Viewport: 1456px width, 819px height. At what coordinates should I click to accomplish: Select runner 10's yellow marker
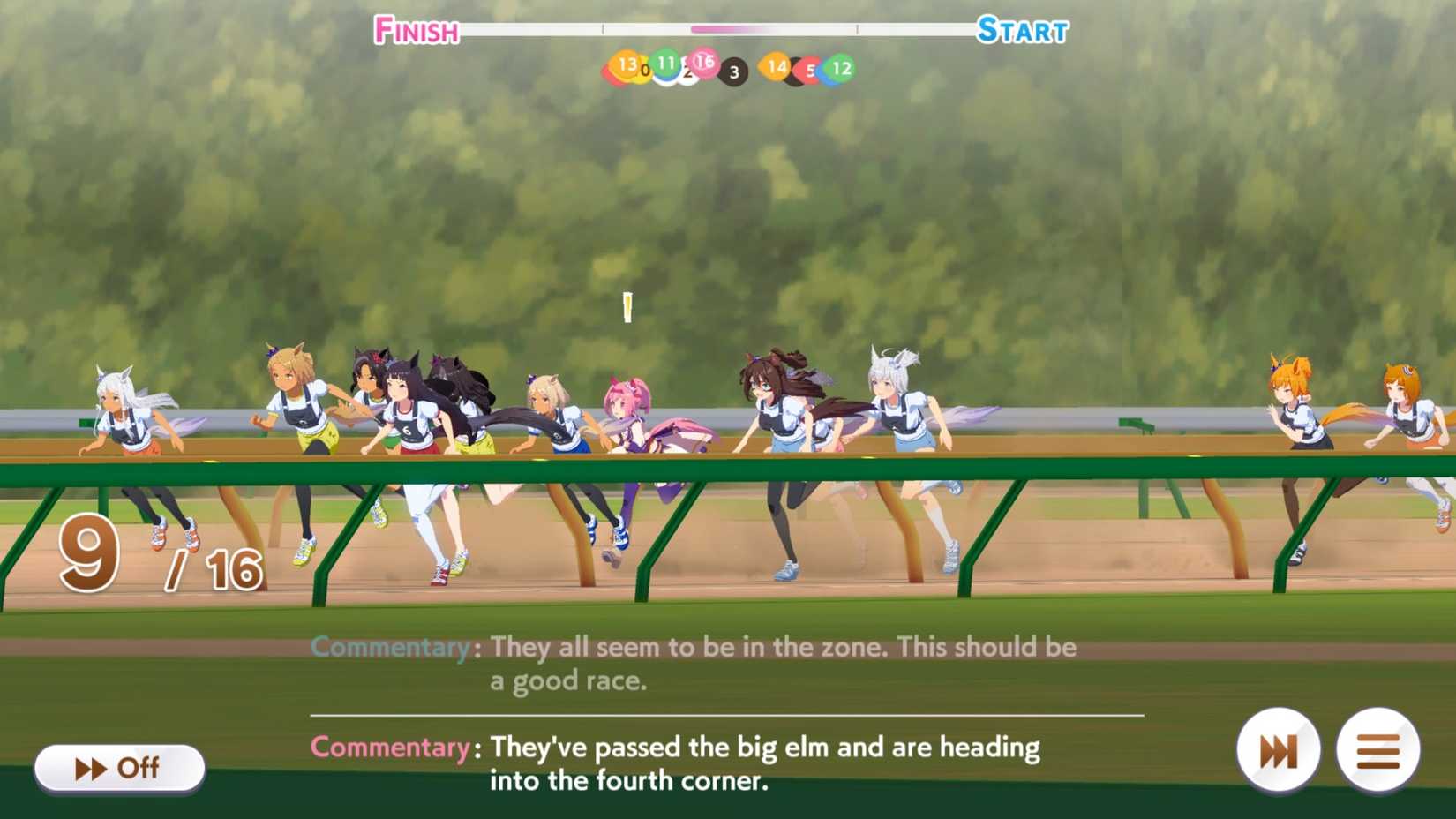(645, 71)
